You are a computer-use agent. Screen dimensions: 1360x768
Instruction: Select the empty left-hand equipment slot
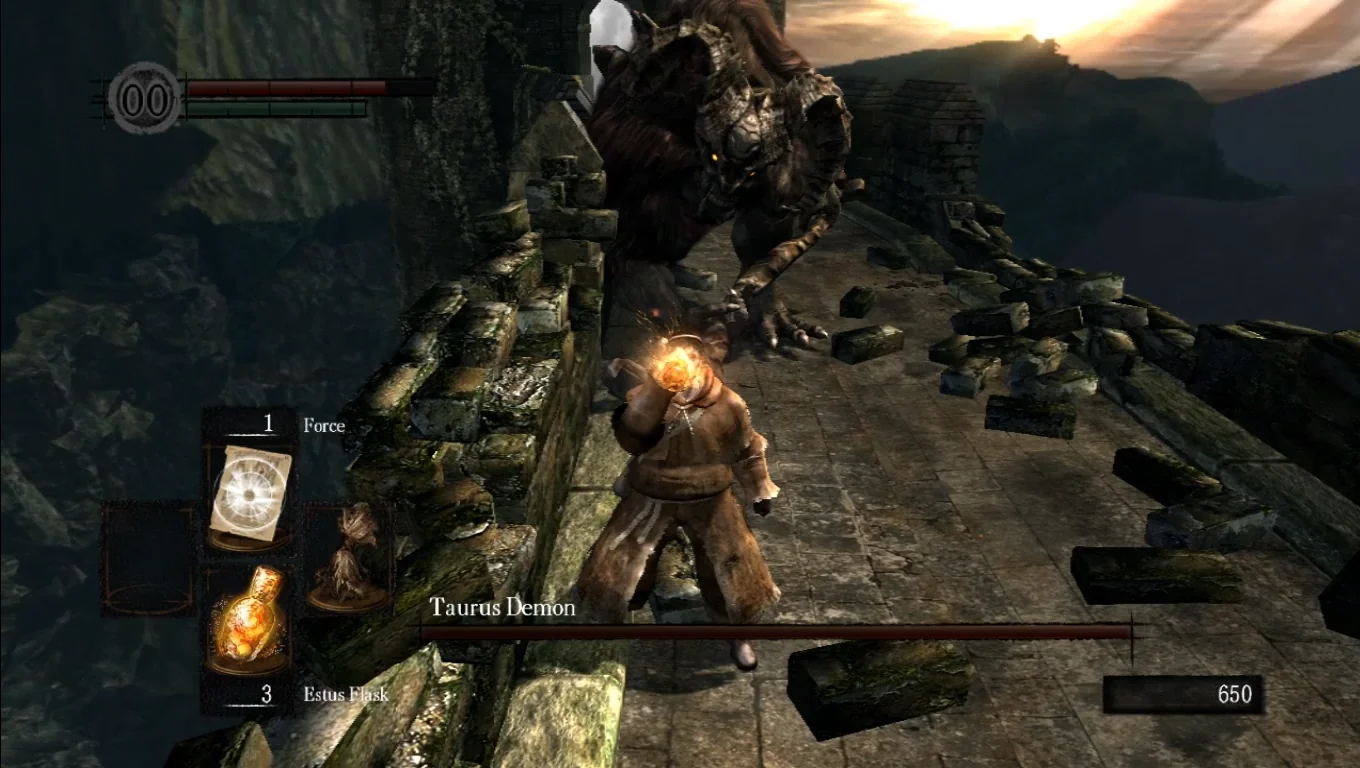tap(149, 558)
